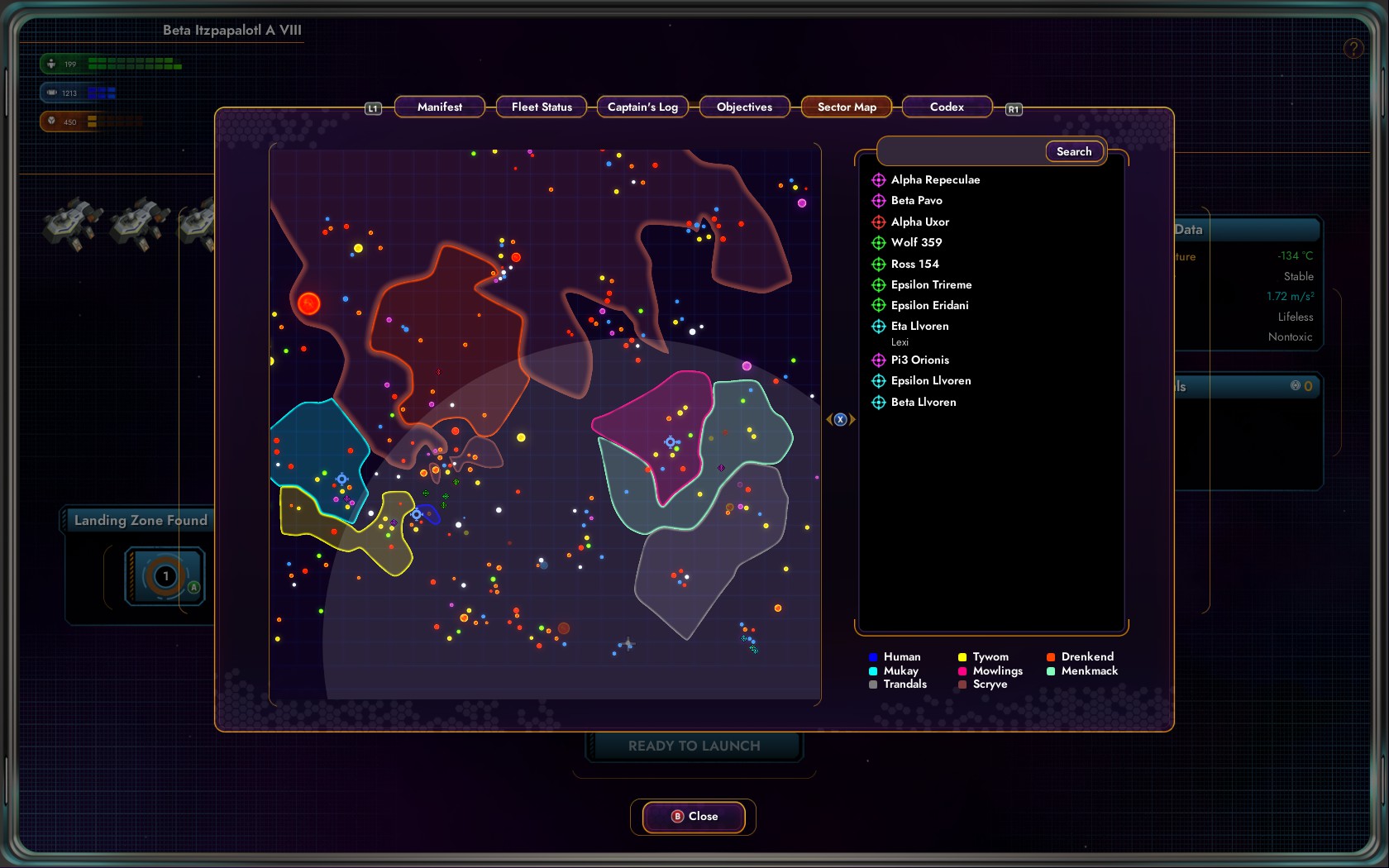The height and width of the screenshot is (868, 1389).
Task: Click the X gamepad button between map arrows
Action: pyautogui.click(x=840, y=419)
